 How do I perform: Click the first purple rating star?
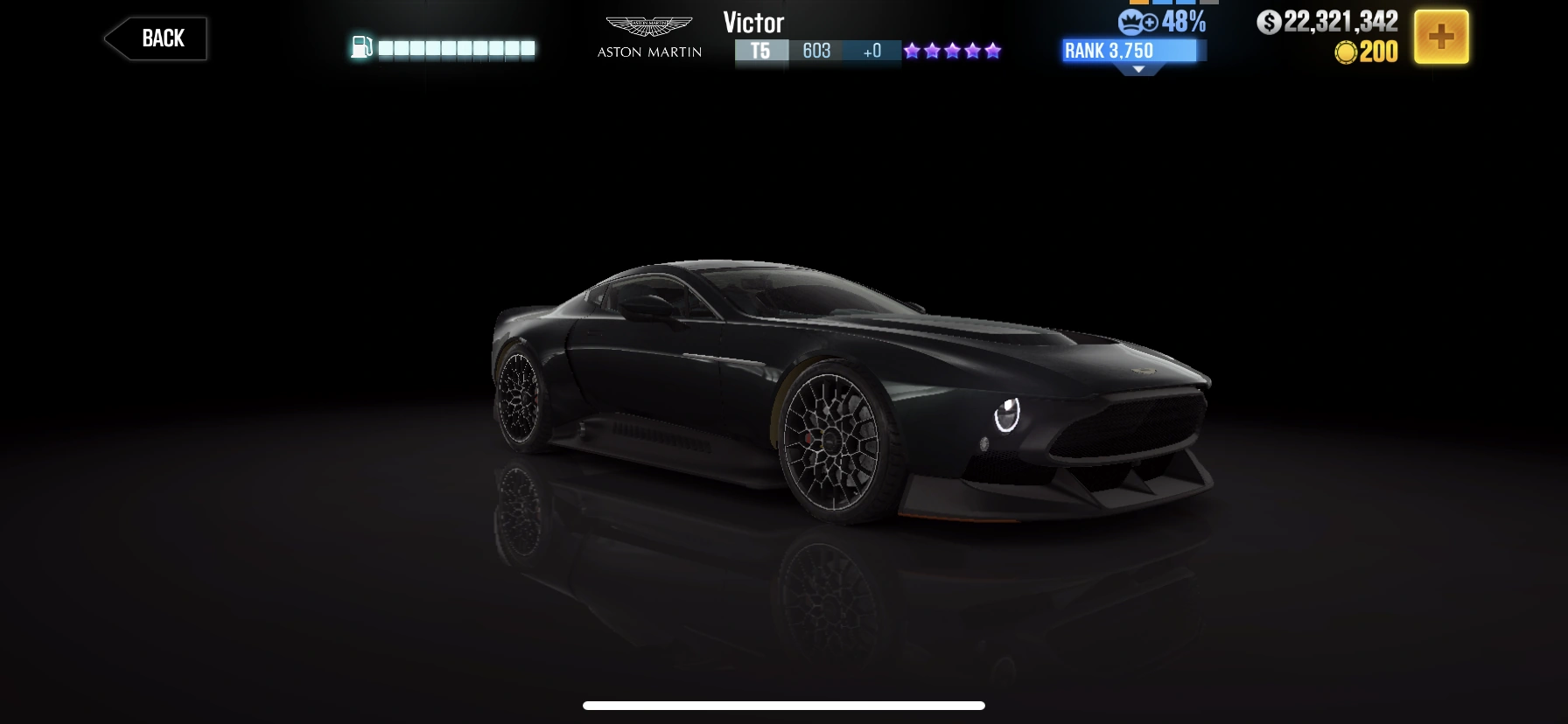(x=910, y=51)
